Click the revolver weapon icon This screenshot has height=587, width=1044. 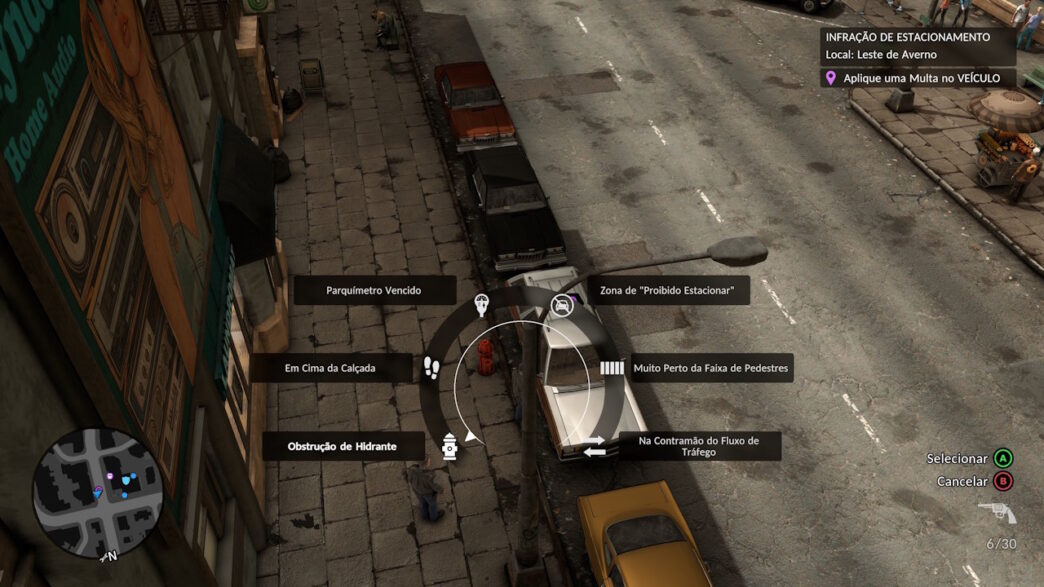coord(997,513)
